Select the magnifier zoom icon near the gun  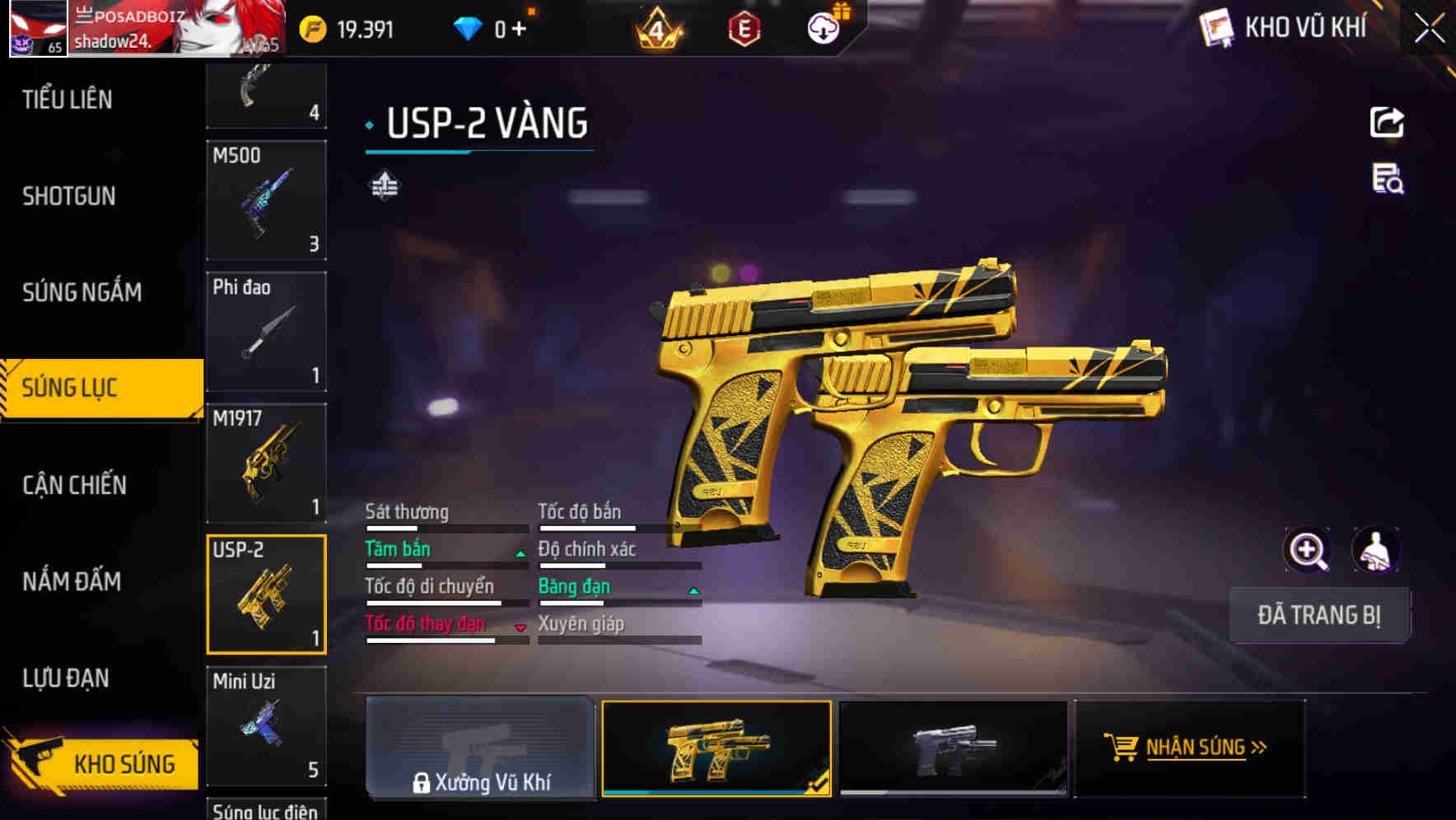click(1308, 550)
